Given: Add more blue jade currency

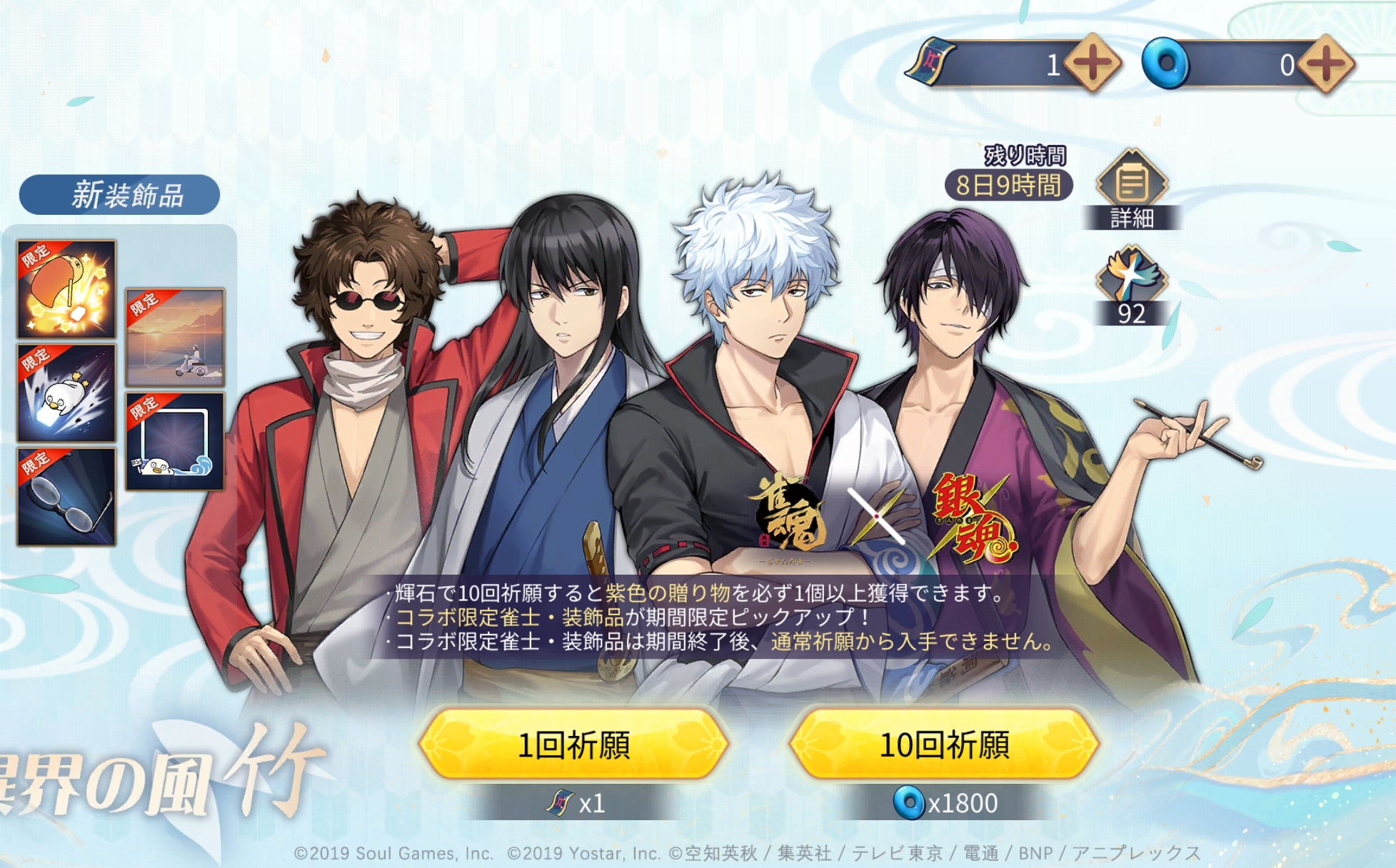Looking at the screenshot, I should pyautogui.click(x=1325, y=64).
